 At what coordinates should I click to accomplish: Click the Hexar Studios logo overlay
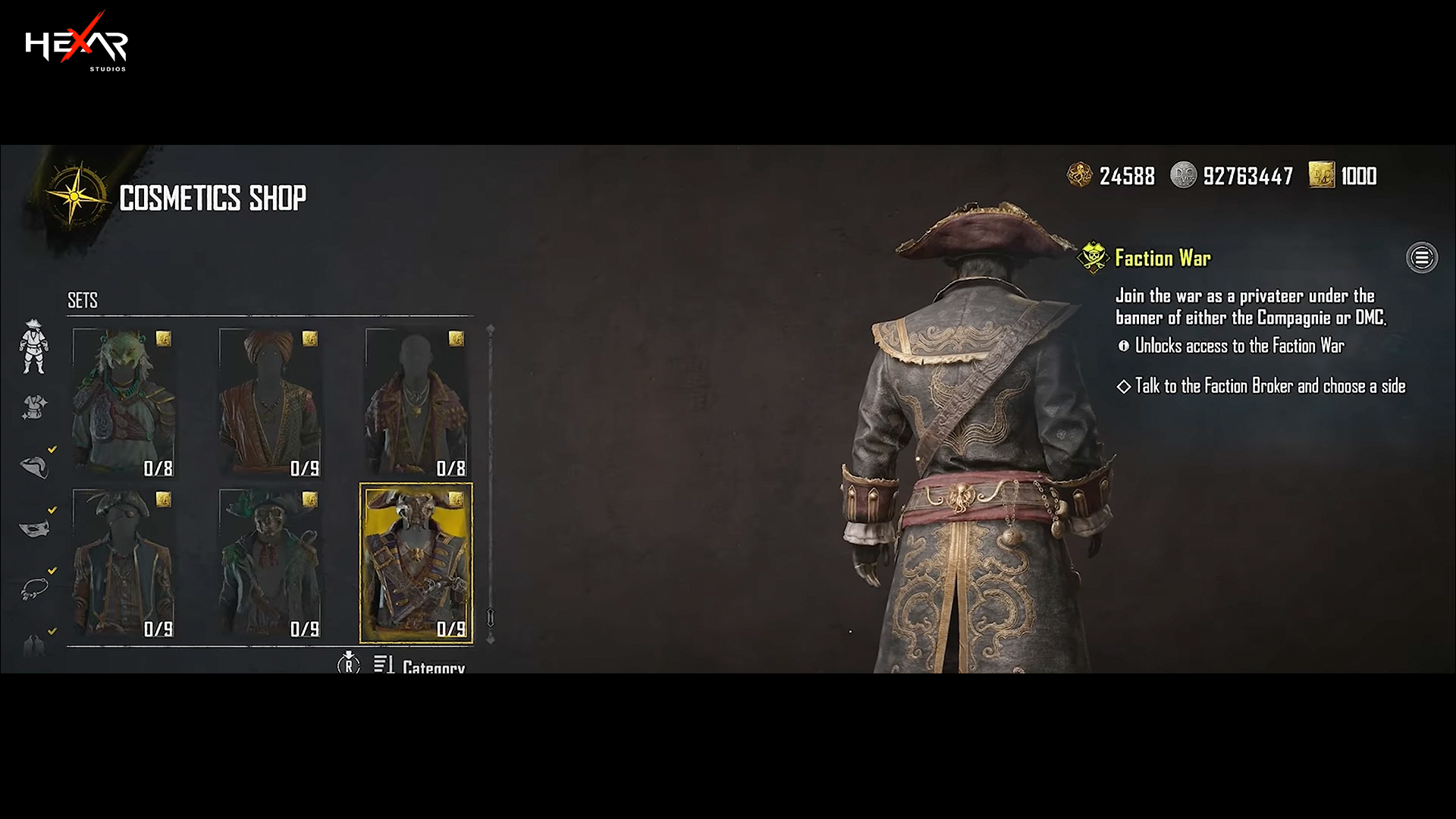[x=77, y=43]
